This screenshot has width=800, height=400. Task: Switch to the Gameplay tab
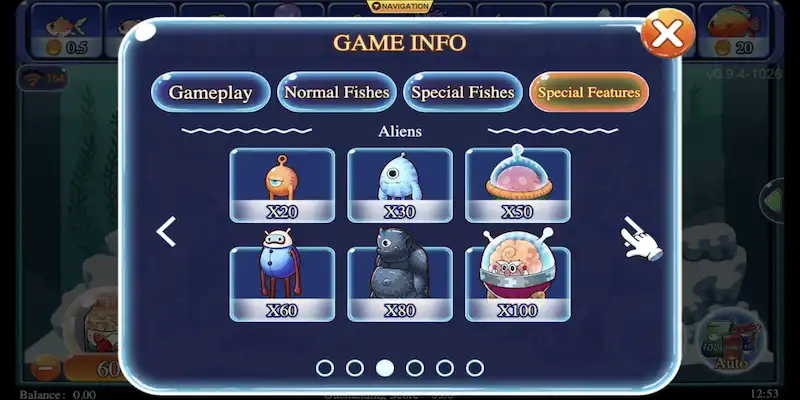tap(210, 93)
